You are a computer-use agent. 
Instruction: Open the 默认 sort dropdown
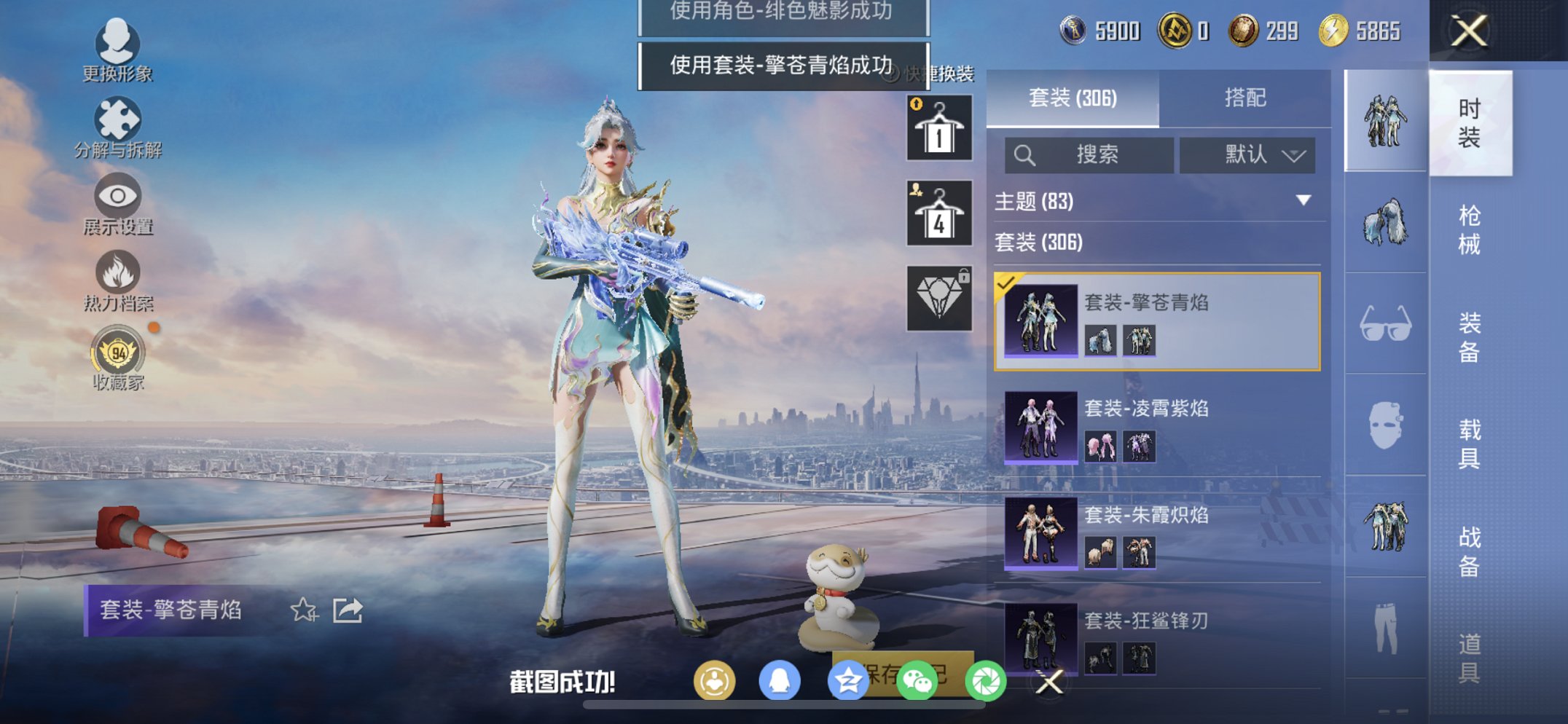click(1248, 155)
